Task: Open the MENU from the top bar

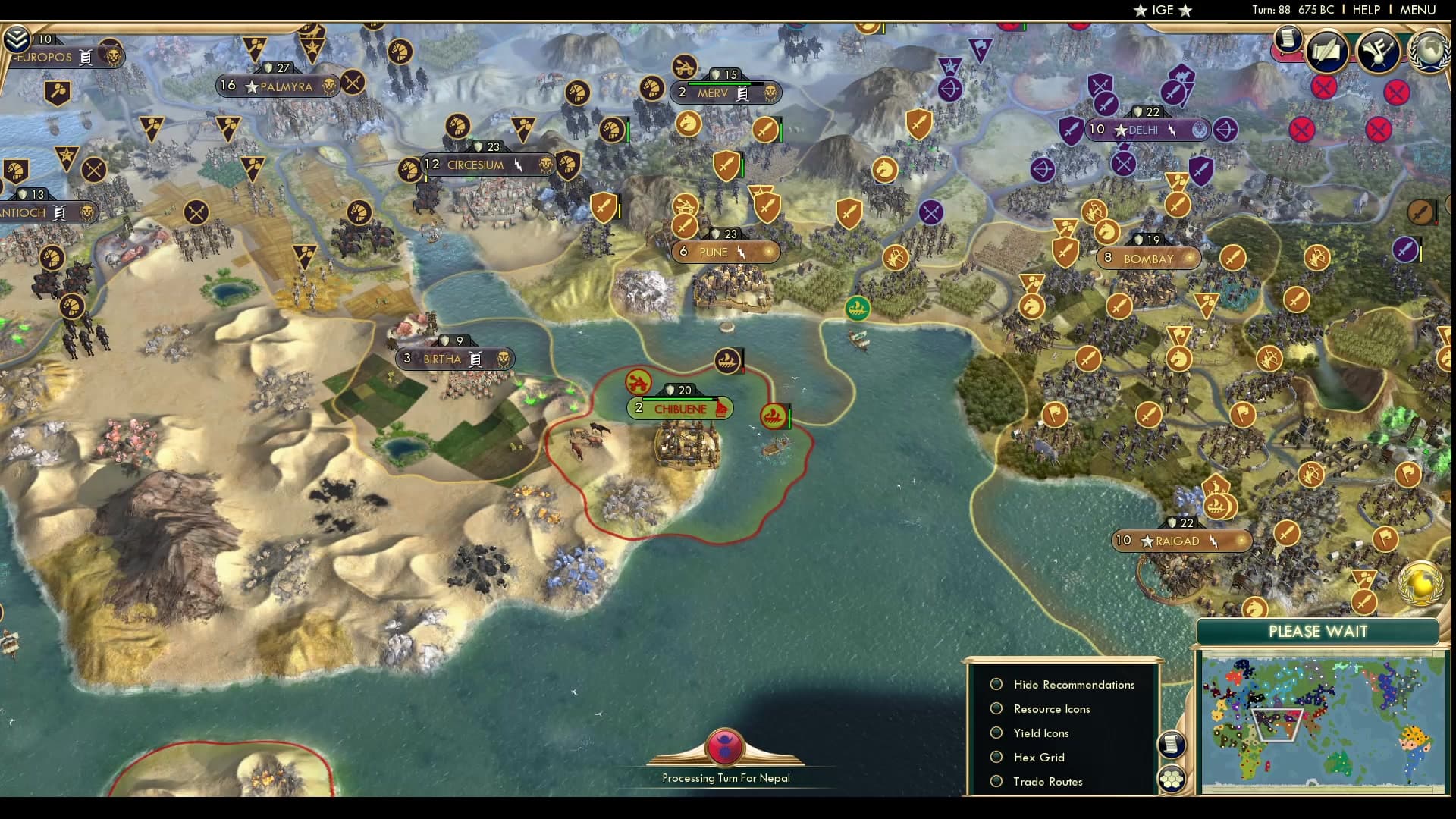Action: click(x=1419, y=11)
